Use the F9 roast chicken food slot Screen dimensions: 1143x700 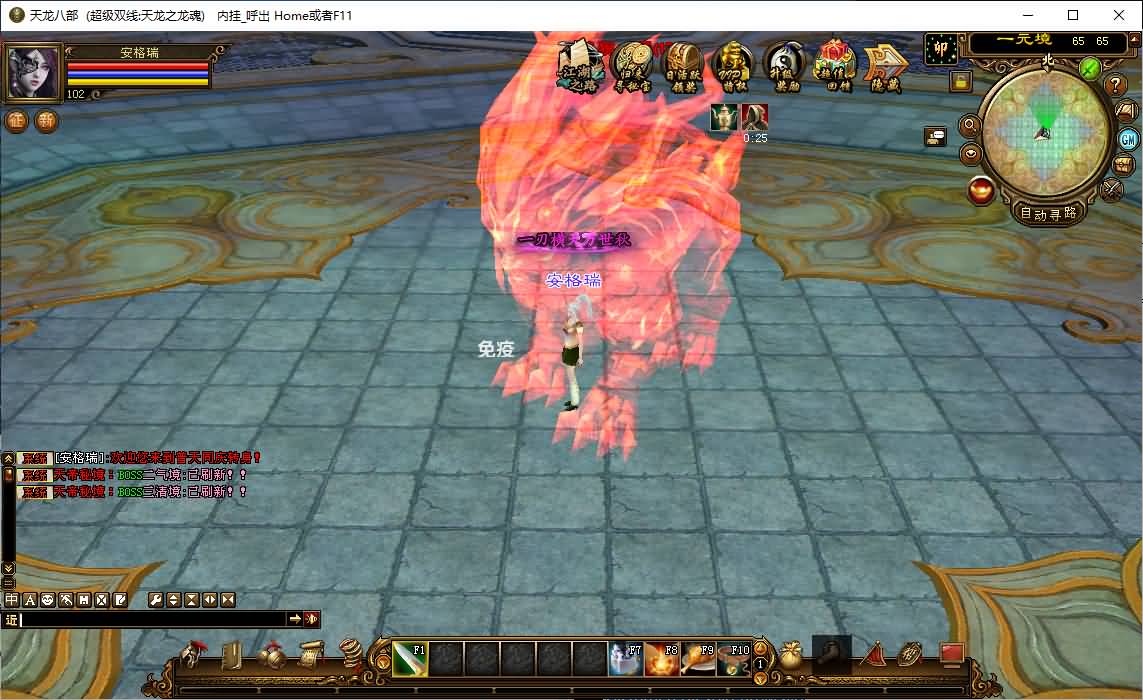698,660
